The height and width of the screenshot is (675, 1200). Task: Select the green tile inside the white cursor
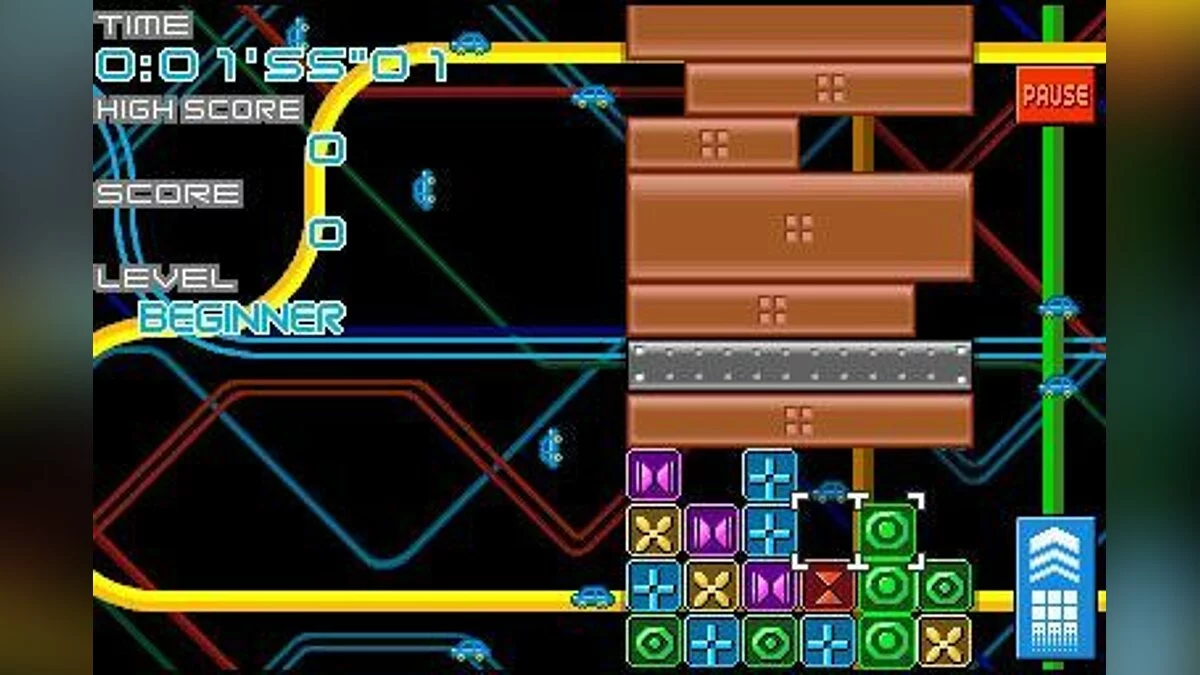[x=886, y=531]
